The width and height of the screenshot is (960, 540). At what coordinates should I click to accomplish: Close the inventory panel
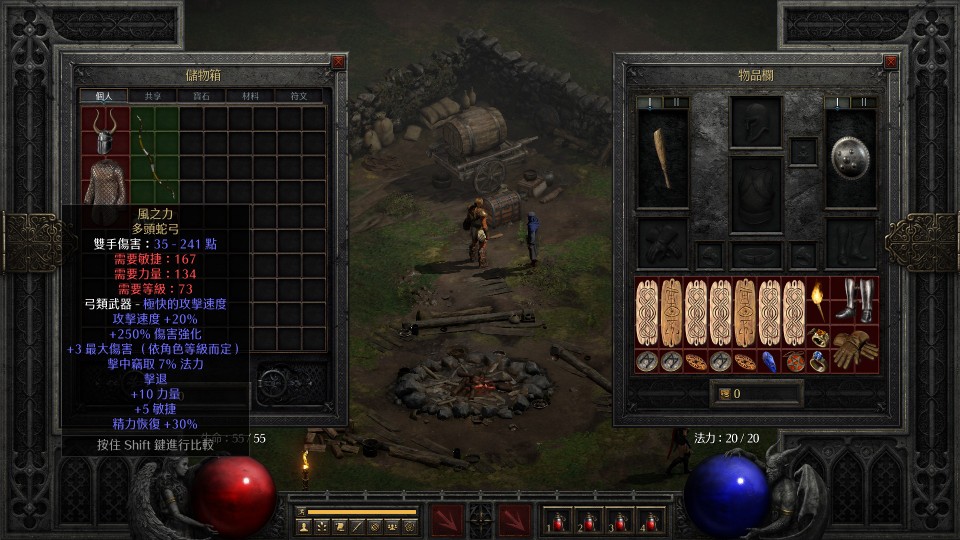tap(891, 62)
